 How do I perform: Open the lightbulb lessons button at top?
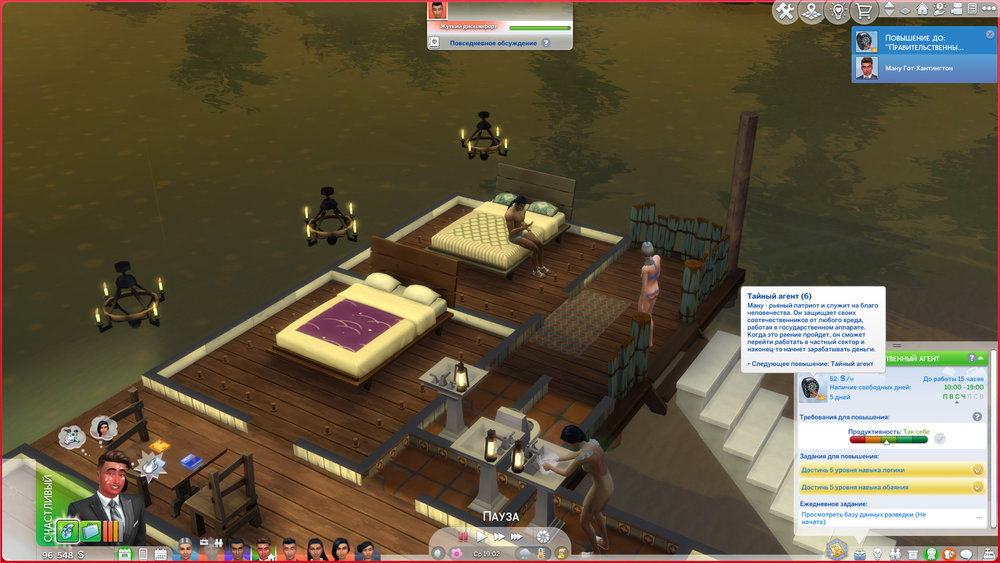coord(838,11)
